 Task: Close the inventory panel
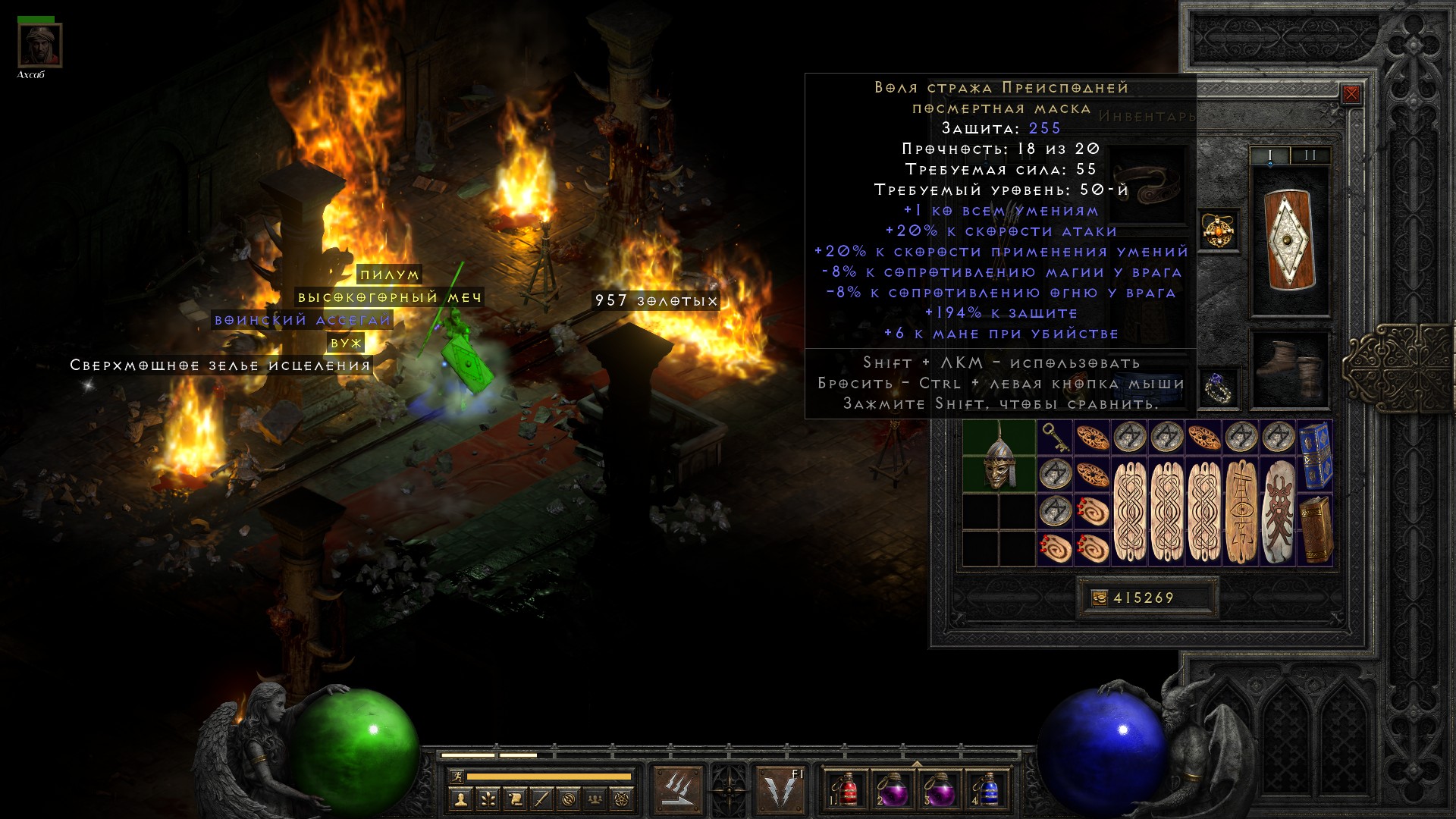pyautogui.click(x=1351, y=94)
